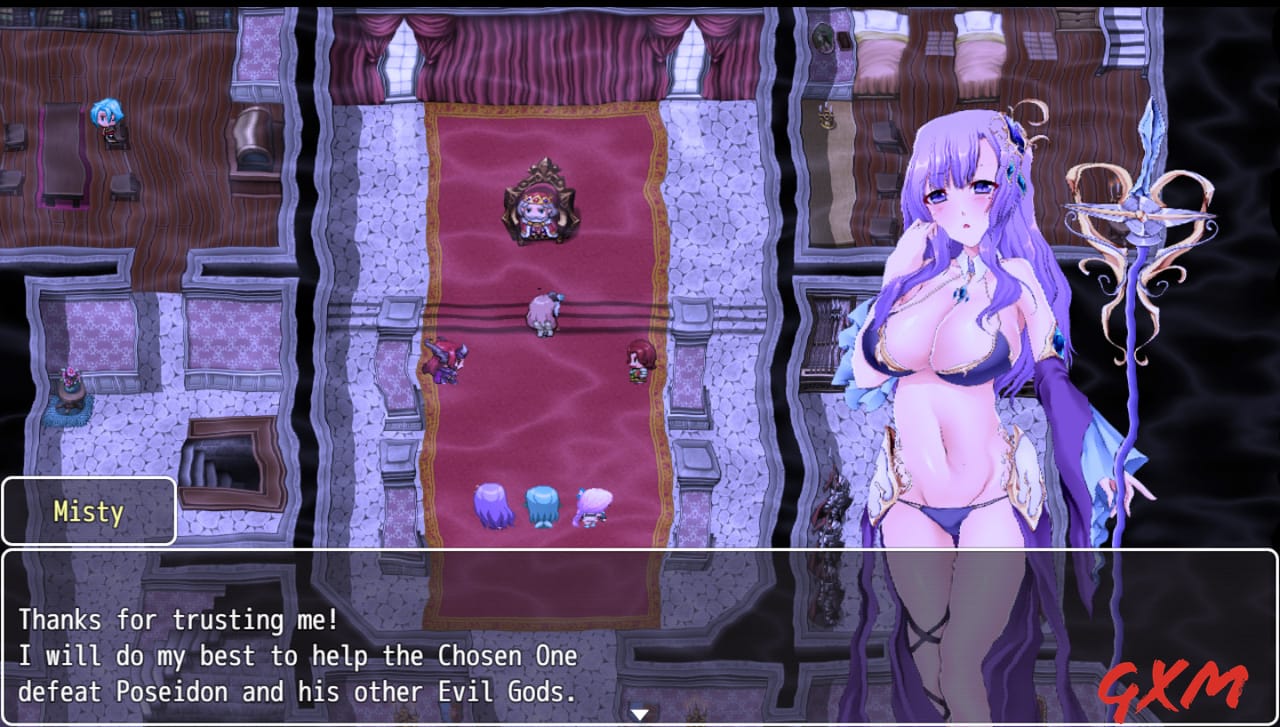Advance dialogue with the down arrow indicator
Viewport: 1280px width, 727px height.
tap(639, 713)
